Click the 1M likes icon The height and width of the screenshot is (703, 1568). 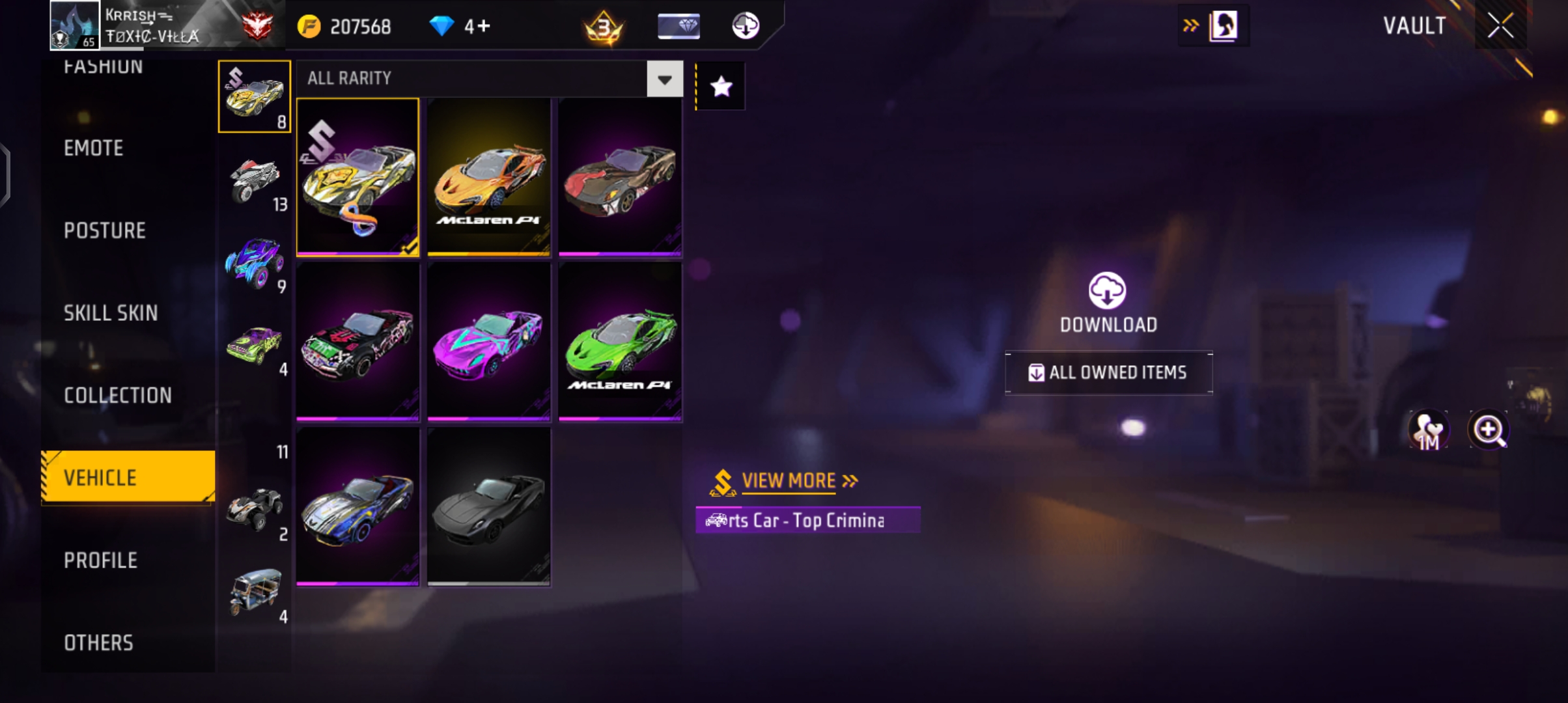coord(1429,430)
